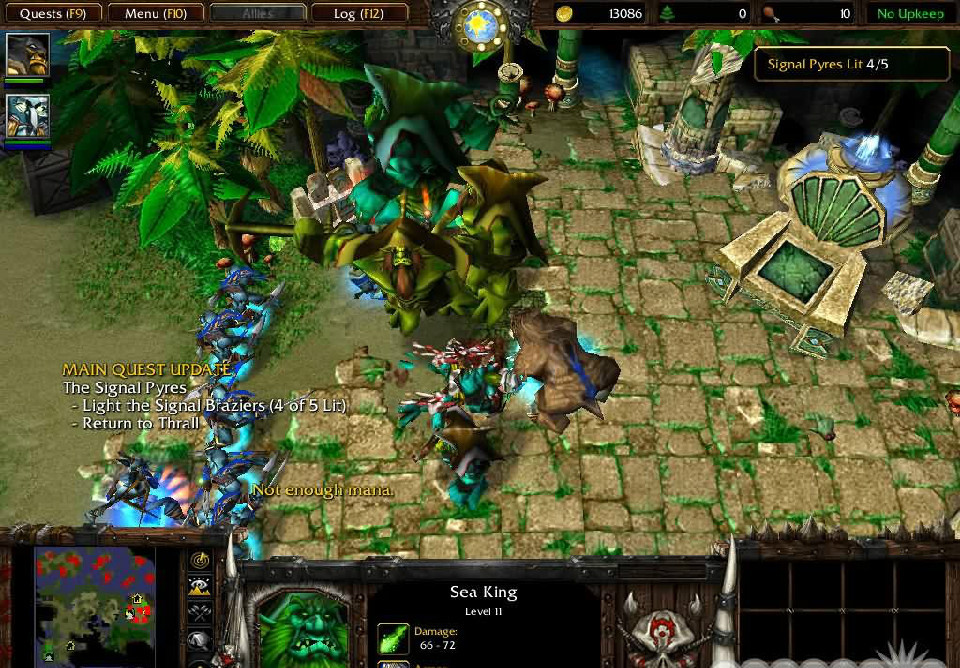This screenshot has width=960, height=668.
Task: Open the Quests panel
Action: [52, 14]
